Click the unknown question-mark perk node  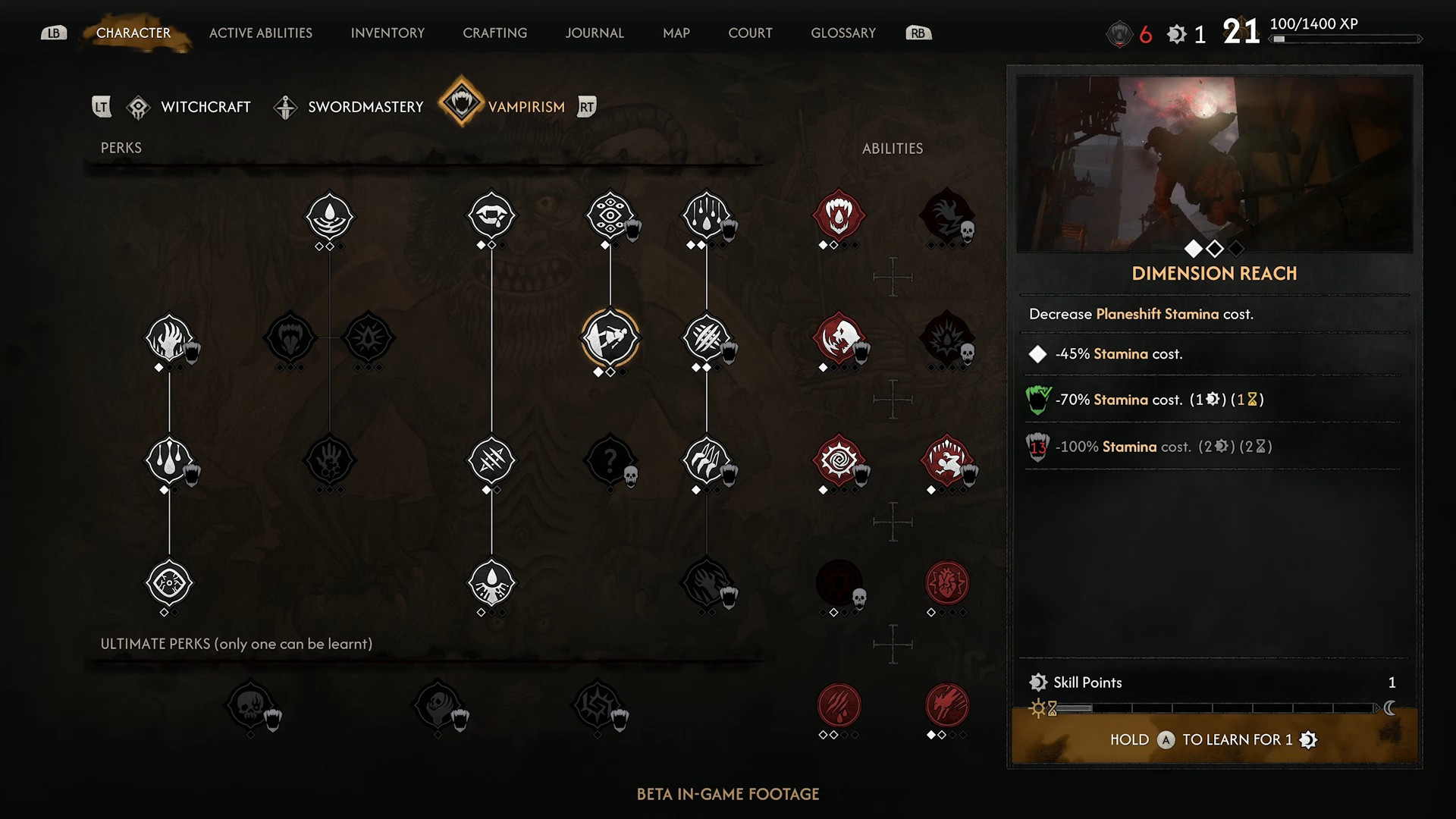point(611,460)
